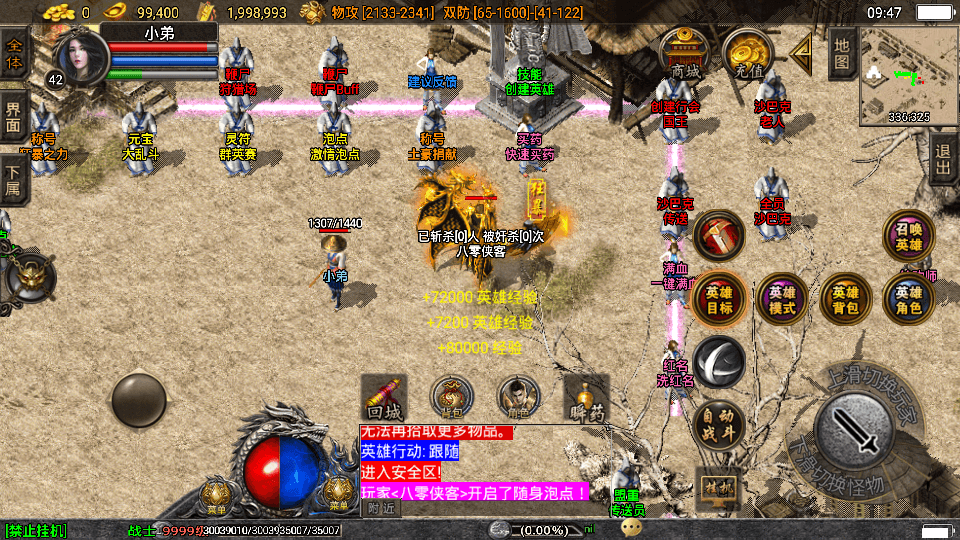Toggle the 英雄模式 hero mode button
This screenshot has width=960, height=540.
pyautogui.click(x=782, y=299)
